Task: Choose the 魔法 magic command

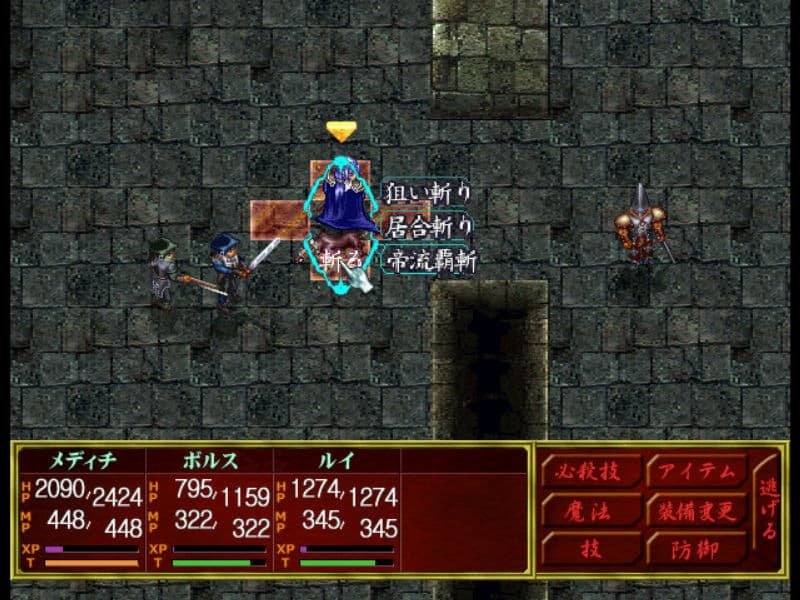Action: 590,511
